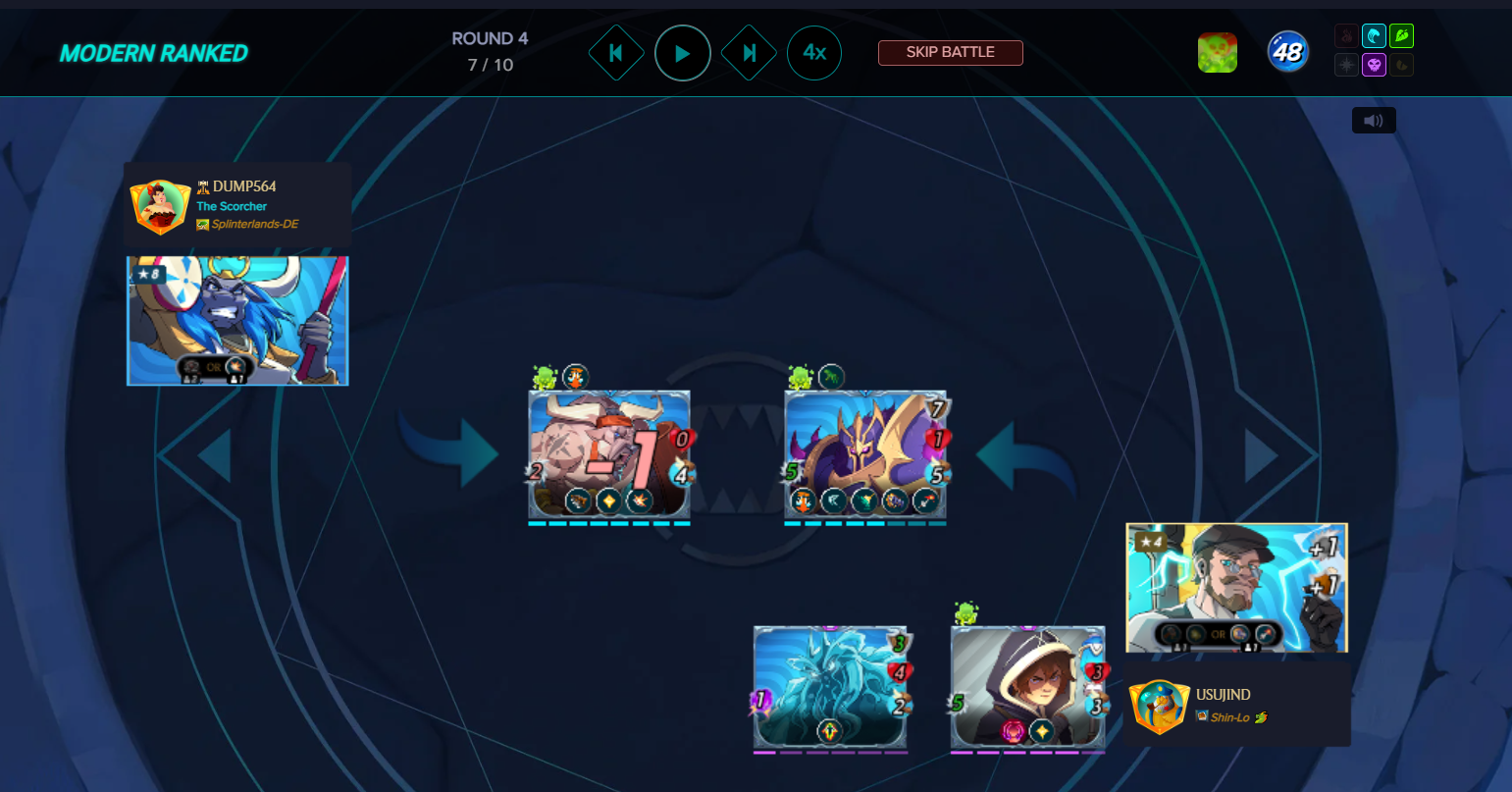Play the battle replay
Viewport: 1512px width, 792px height.
click(683, 53)
